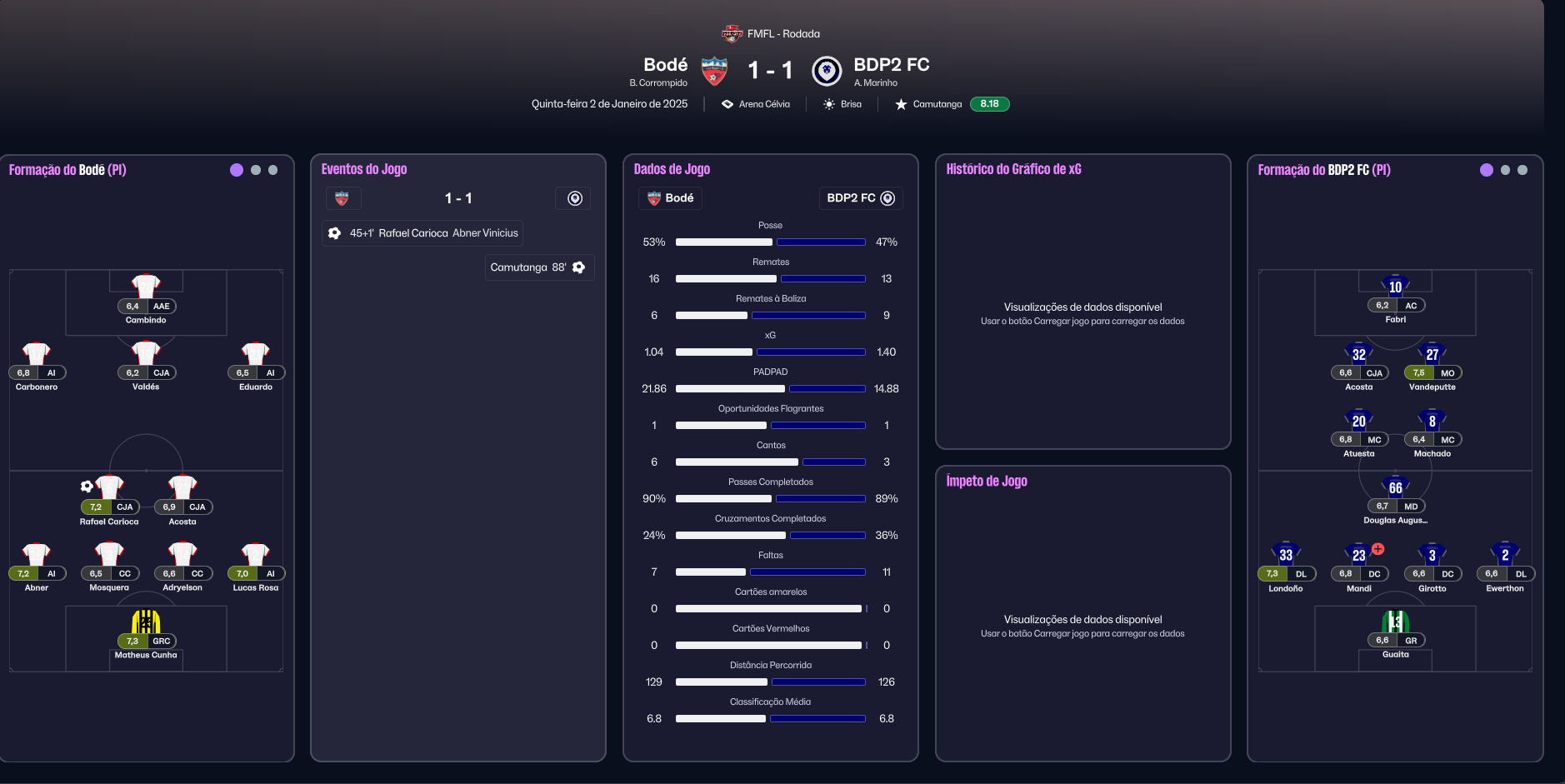This screenshot has height=784, width=1565.
Task: View man of the match Camutanga
Action: pos(937,104)
